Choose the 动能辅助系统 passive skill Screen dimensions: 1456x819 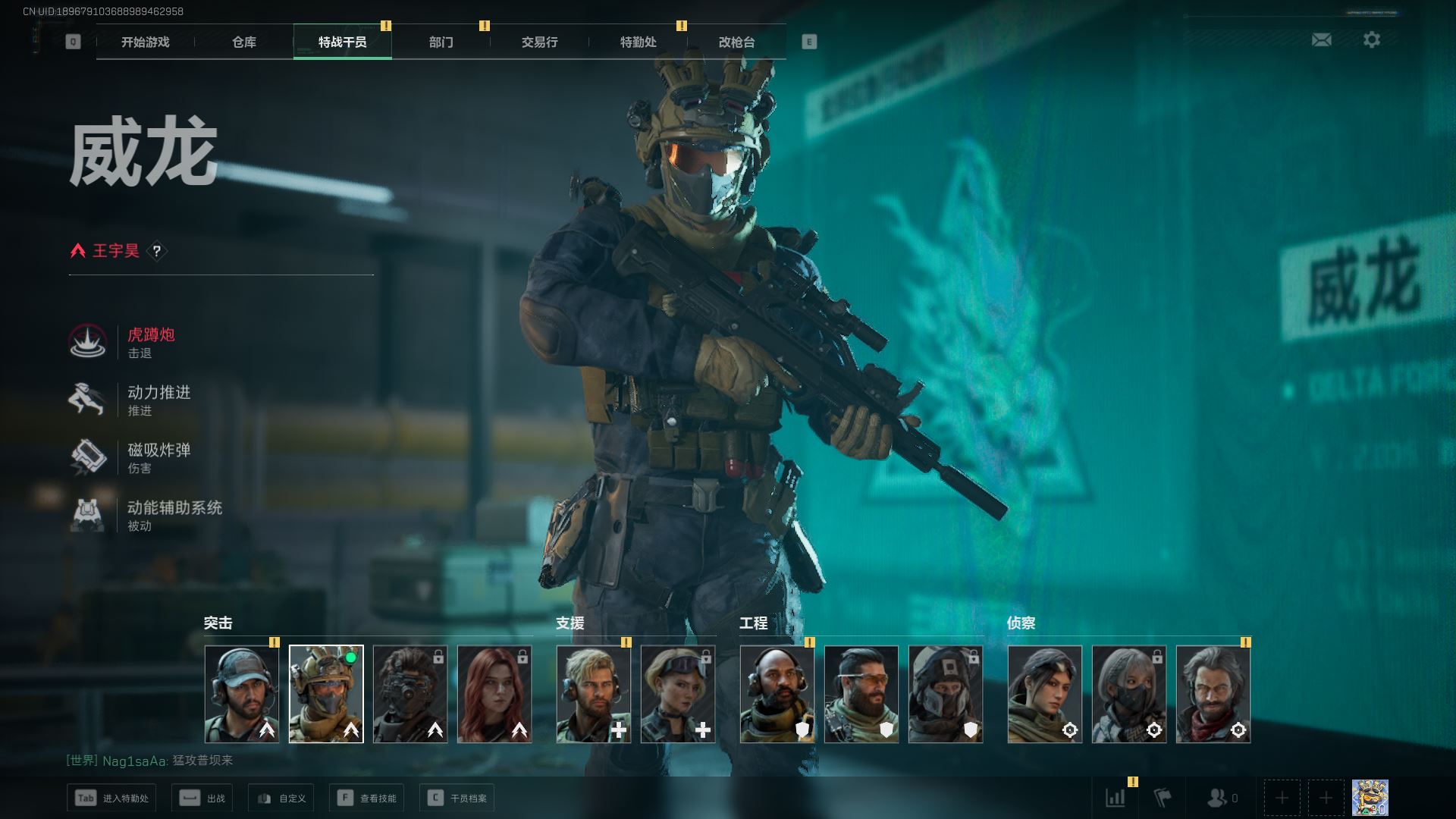[x=174, y=515]
